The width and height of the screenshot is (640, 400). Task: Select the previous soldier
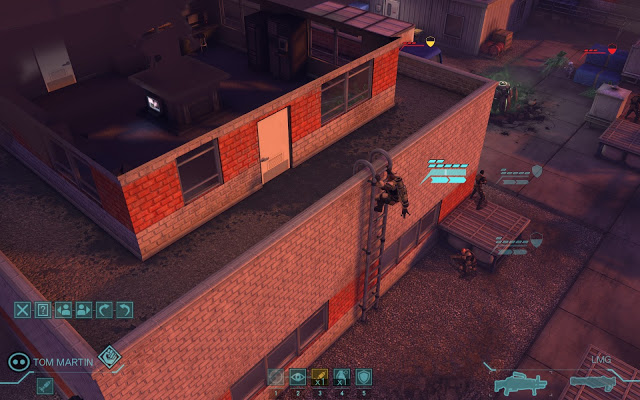pyautogui.click(x=63, y=310)
